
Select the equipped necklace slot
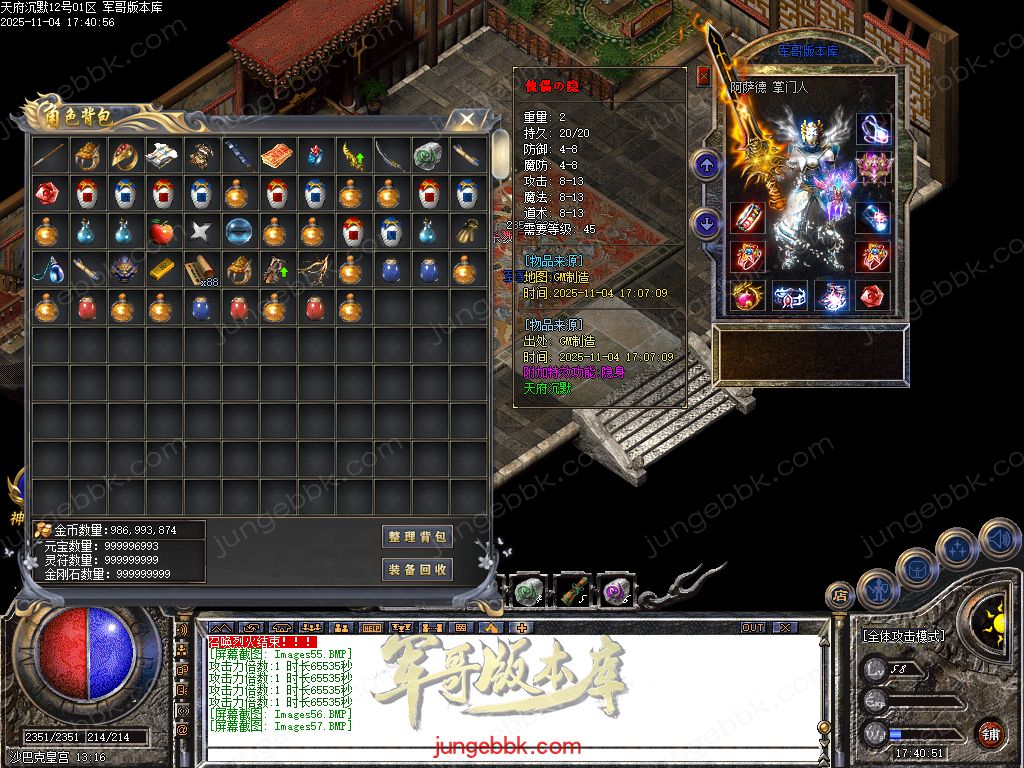point(874,129)
